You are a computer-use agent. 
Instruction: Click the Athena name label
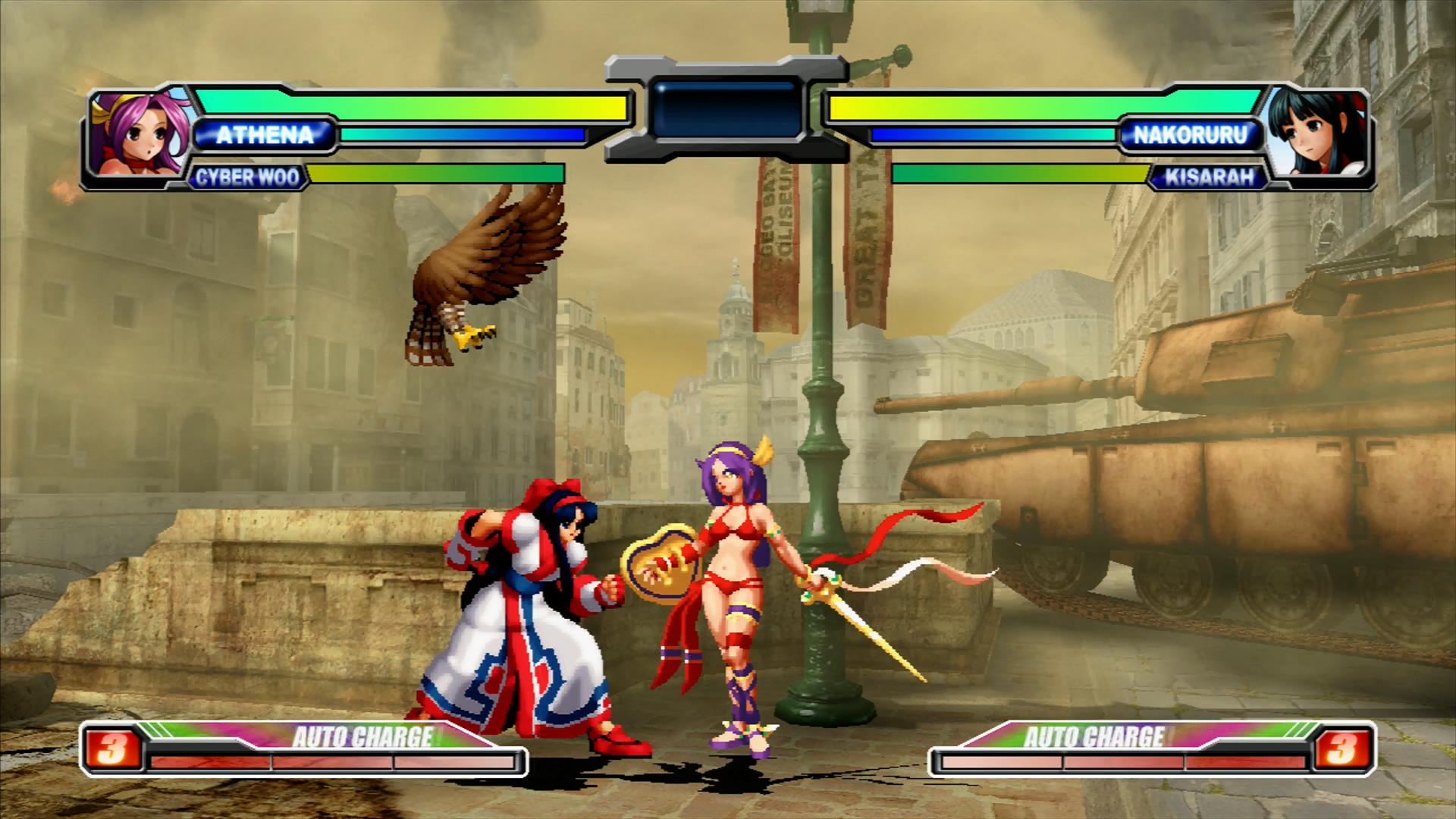(x=264, y=135)
